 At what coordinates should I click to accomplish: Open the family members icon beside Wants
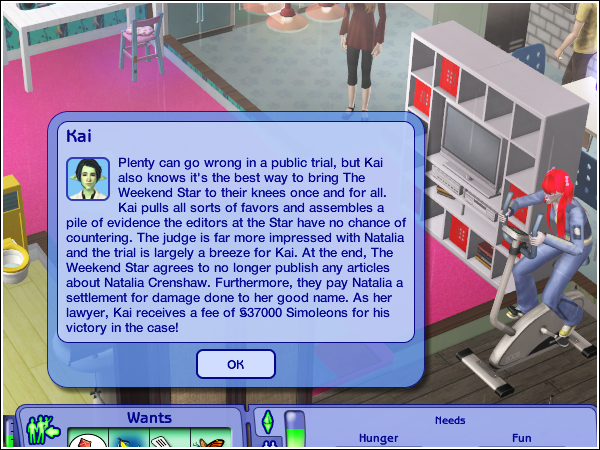[x=42, y=428]
